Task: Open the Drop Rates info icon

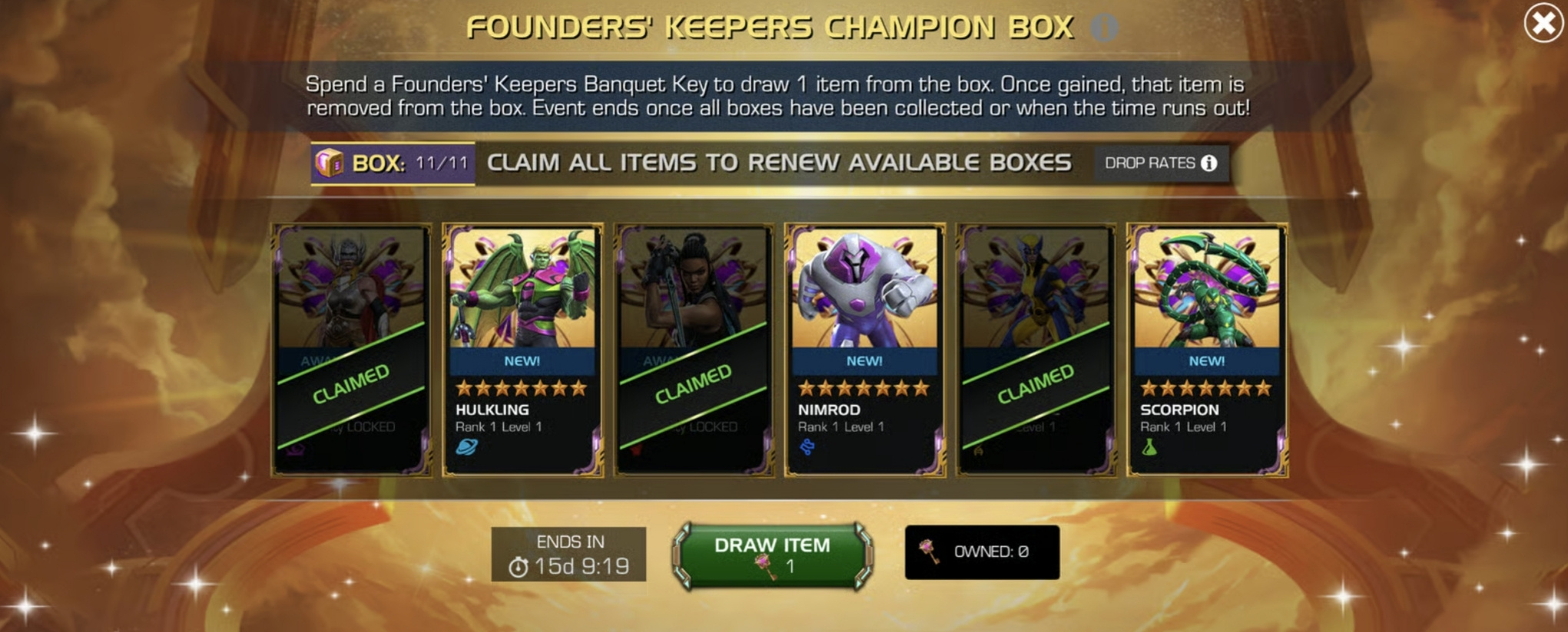Action: click(1210, 162)
